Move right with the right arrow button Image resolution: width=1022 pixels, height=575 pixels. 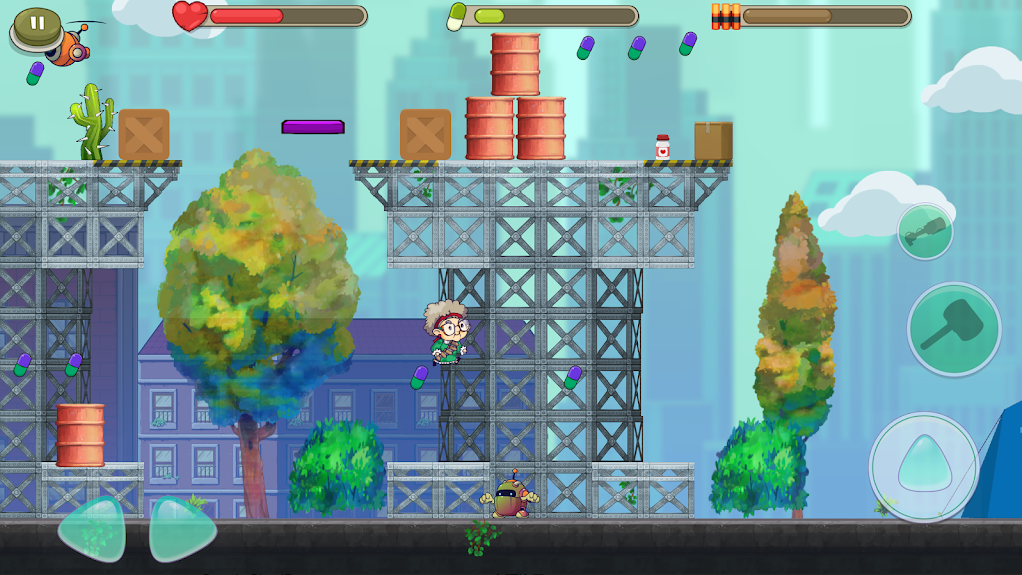click(181, 529)
